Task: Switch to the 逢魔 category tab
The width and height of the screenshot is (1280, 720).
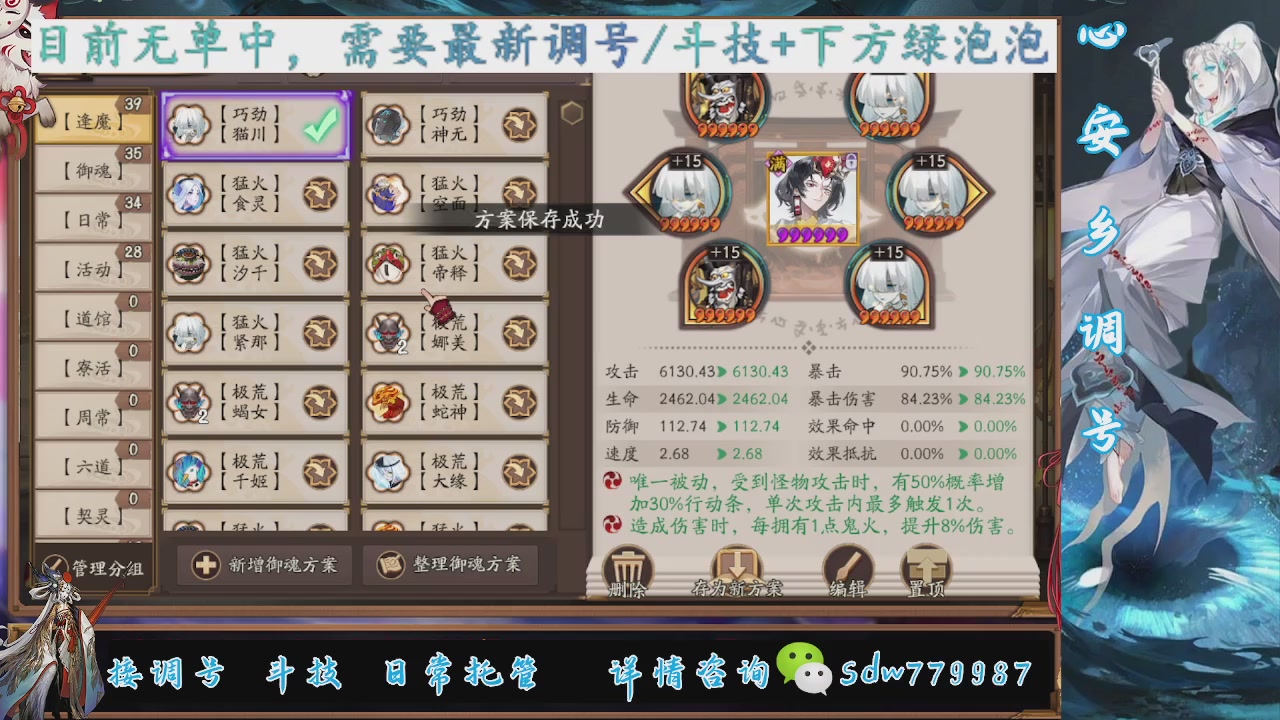Action: pyautogui.click(x=91, y=121)
